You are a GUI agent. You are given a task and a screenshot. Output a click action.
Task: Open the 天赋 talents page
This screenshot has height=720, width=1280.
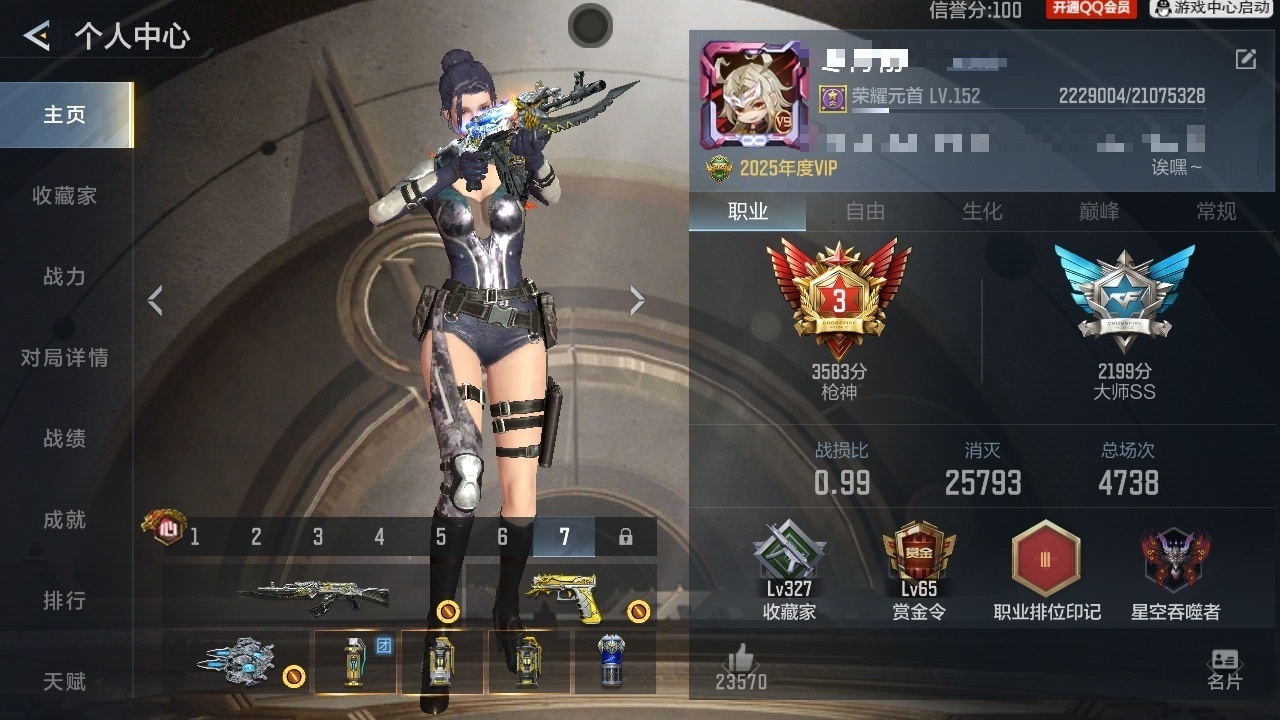[65, 682]
